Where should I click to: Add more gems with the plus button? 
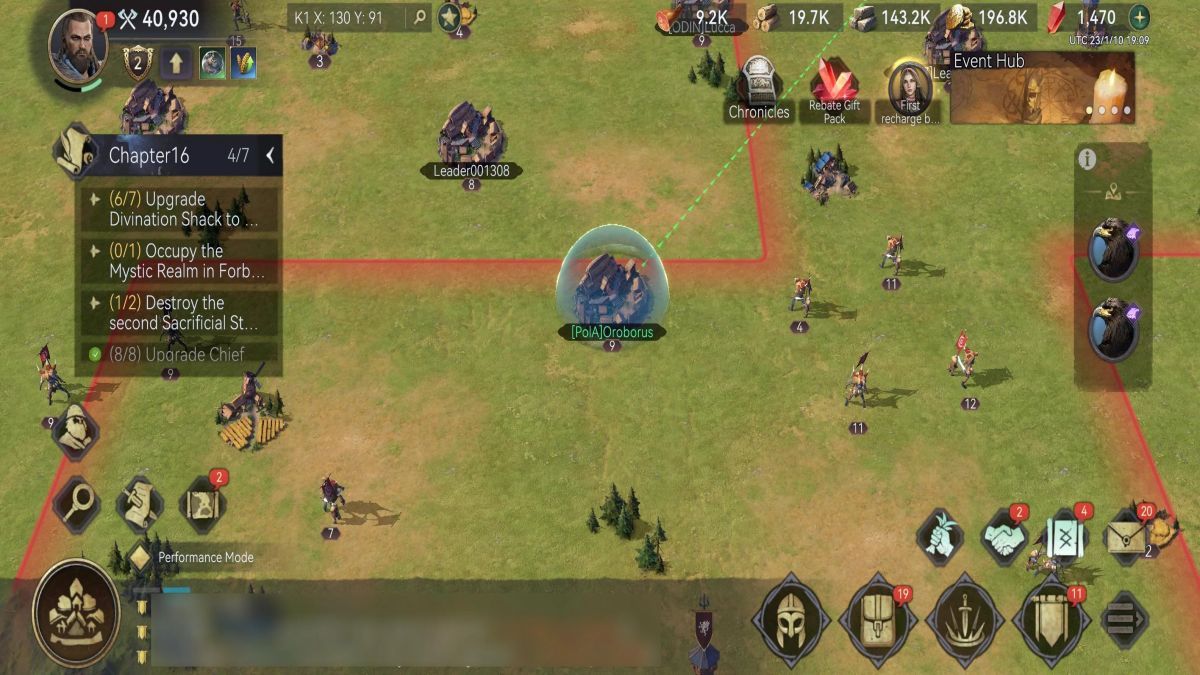pos(1138,18)
